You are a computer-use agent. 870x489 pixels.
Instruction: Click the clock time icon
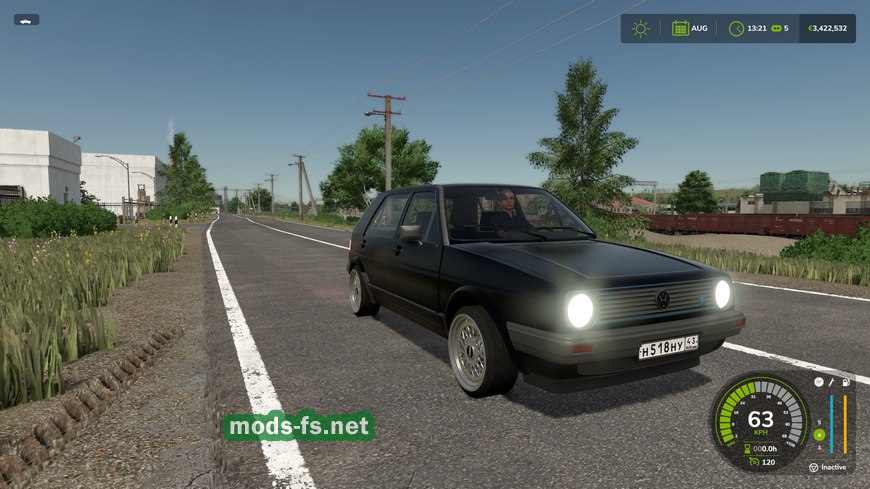point(737,29)
